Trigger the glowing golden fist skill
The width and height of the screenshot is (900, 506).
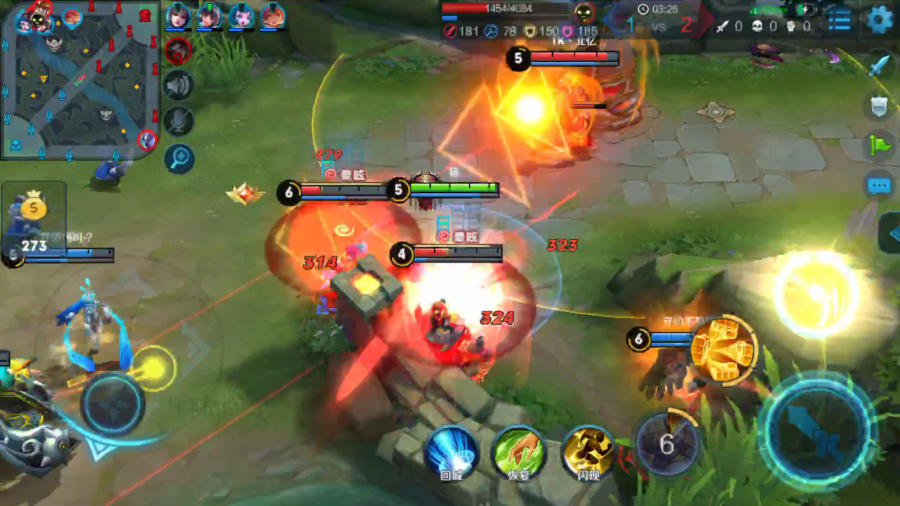click(723, 350)
